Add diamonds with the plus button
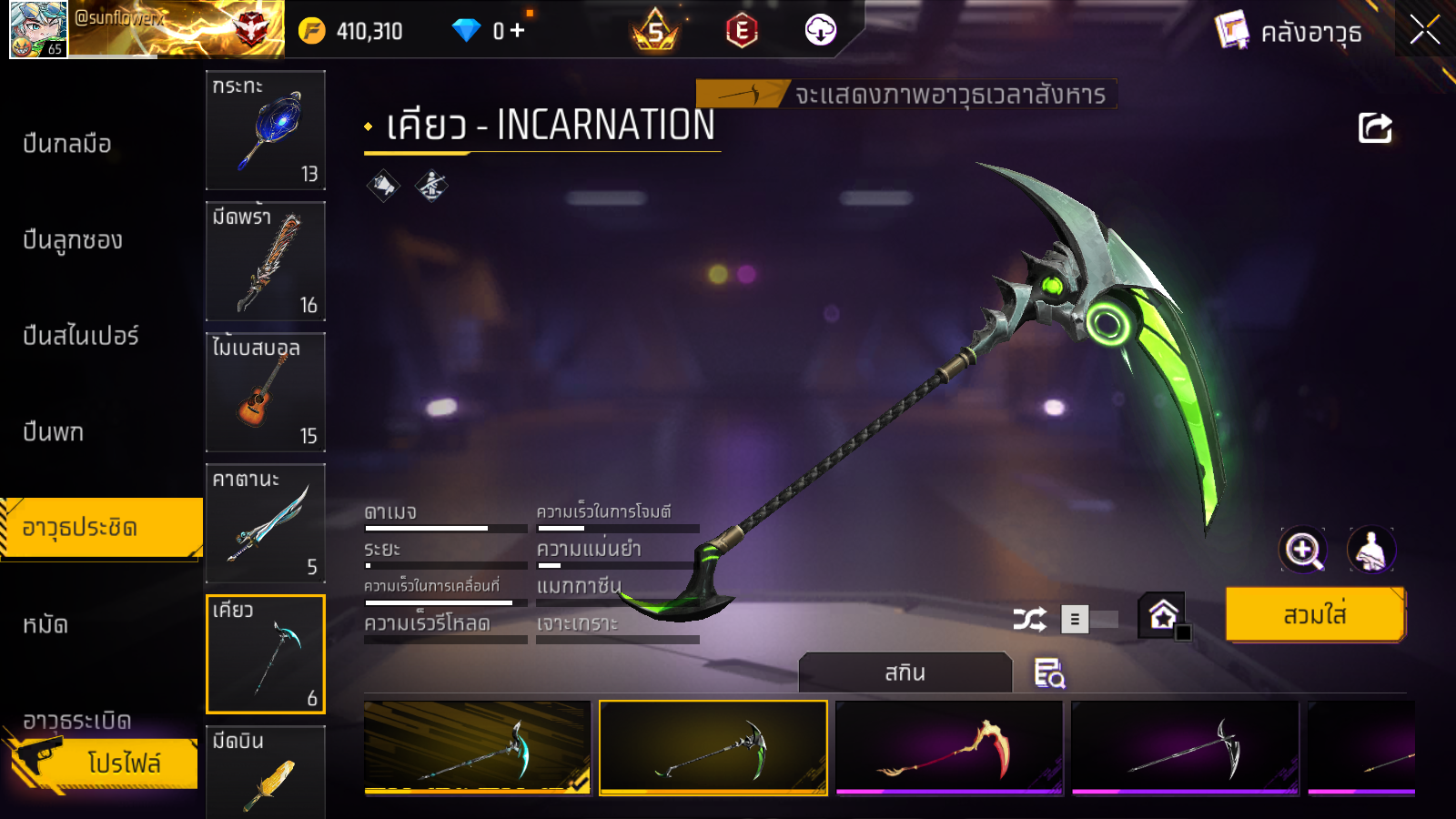1456x819 pixels. coord(518,31)
